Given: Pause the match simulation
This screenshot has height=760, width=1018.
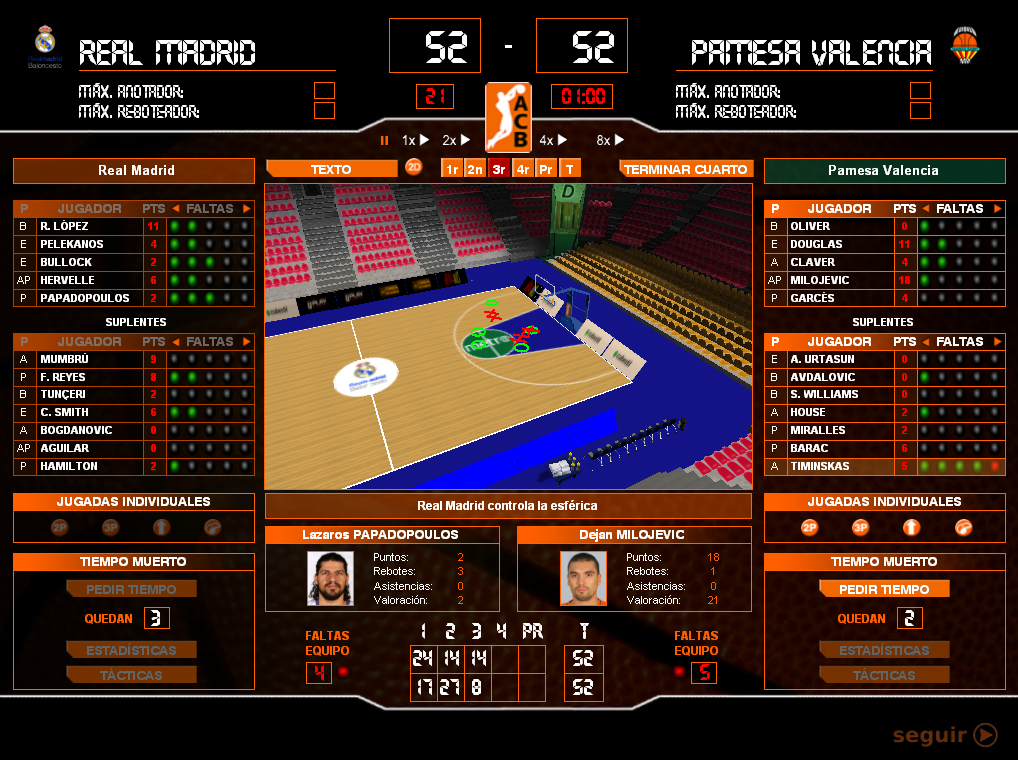Looking at the screenshot, I should [x=384, y=141].
